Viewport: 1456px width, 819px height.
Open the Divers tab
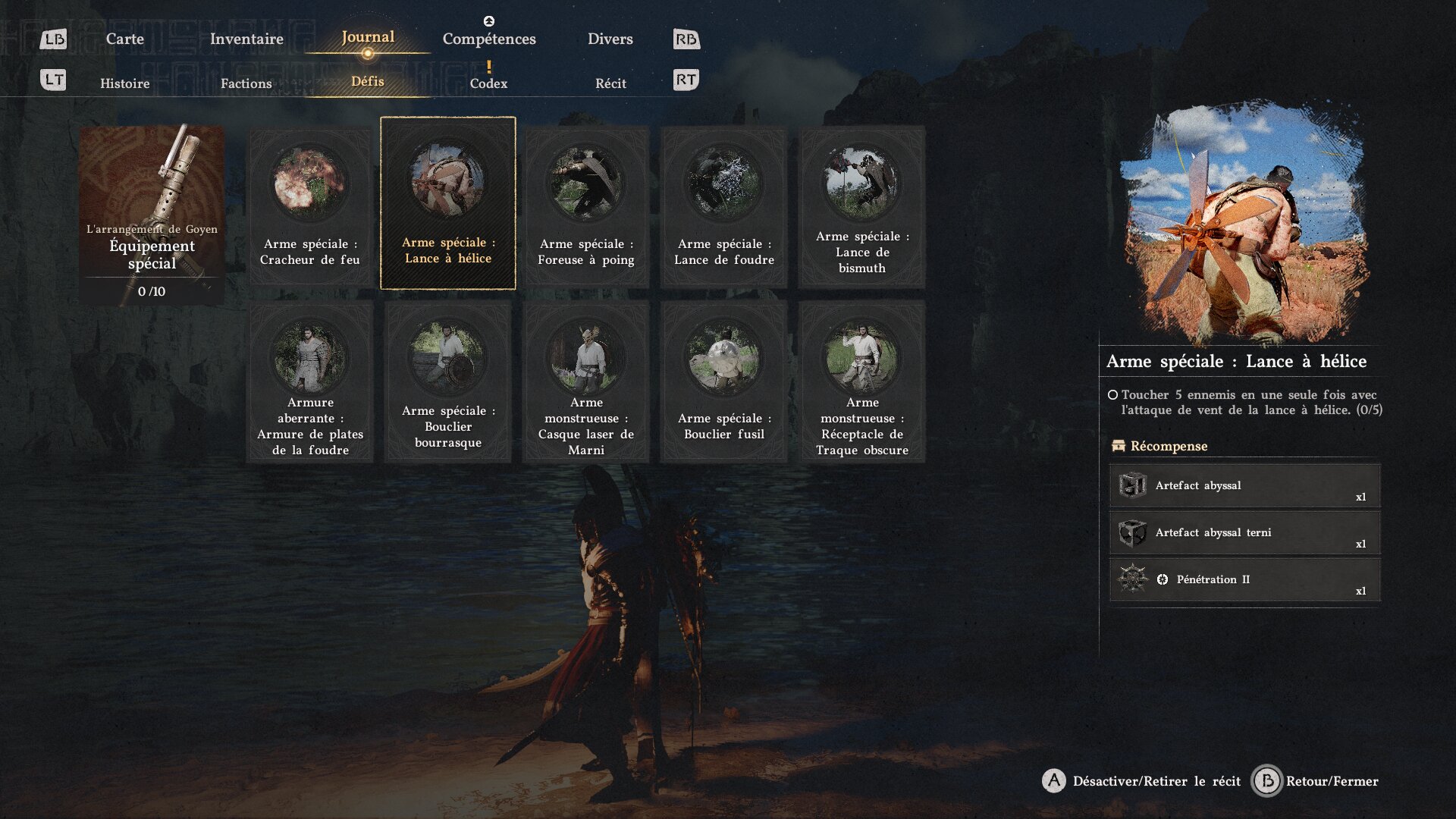[610, 39]
